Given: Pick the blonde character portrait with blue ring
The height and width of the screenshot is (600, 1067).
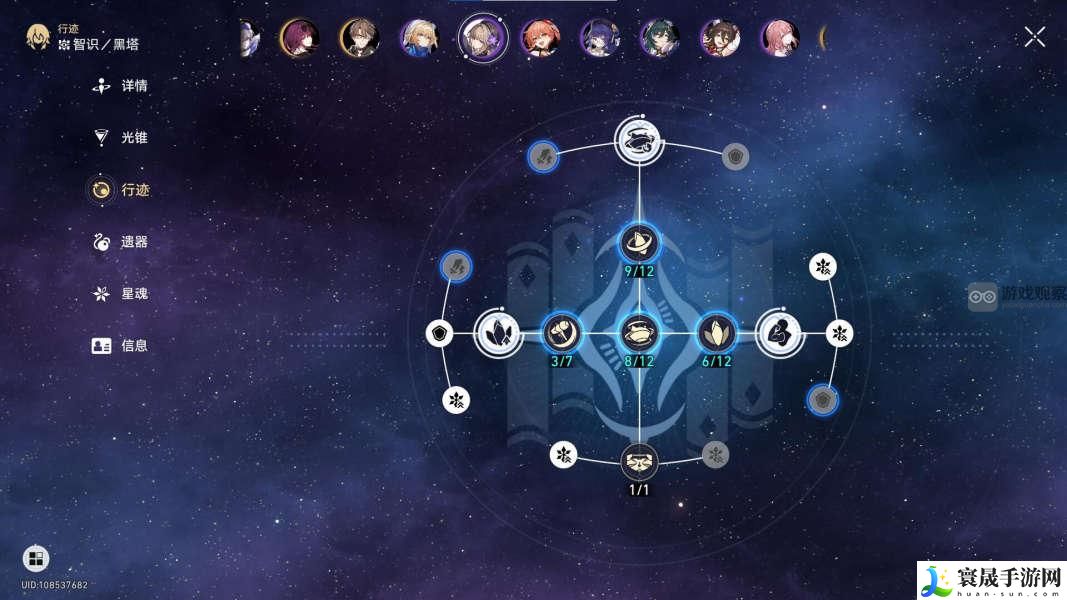Looking at the screenshot, I should [420, 38].
